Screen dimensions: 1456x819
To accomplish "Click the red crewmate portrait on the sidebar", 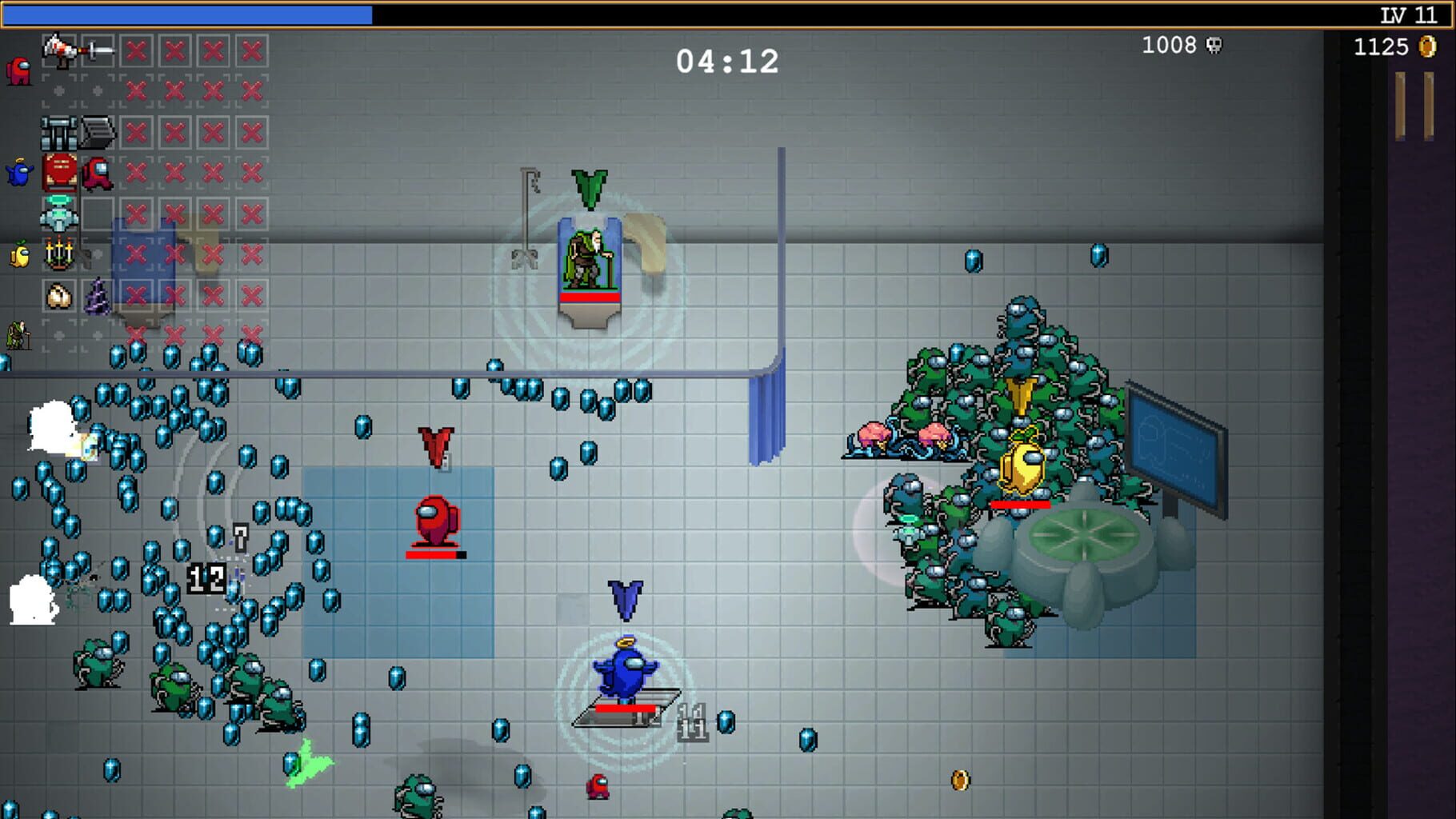I will click(x=19, y=70).
